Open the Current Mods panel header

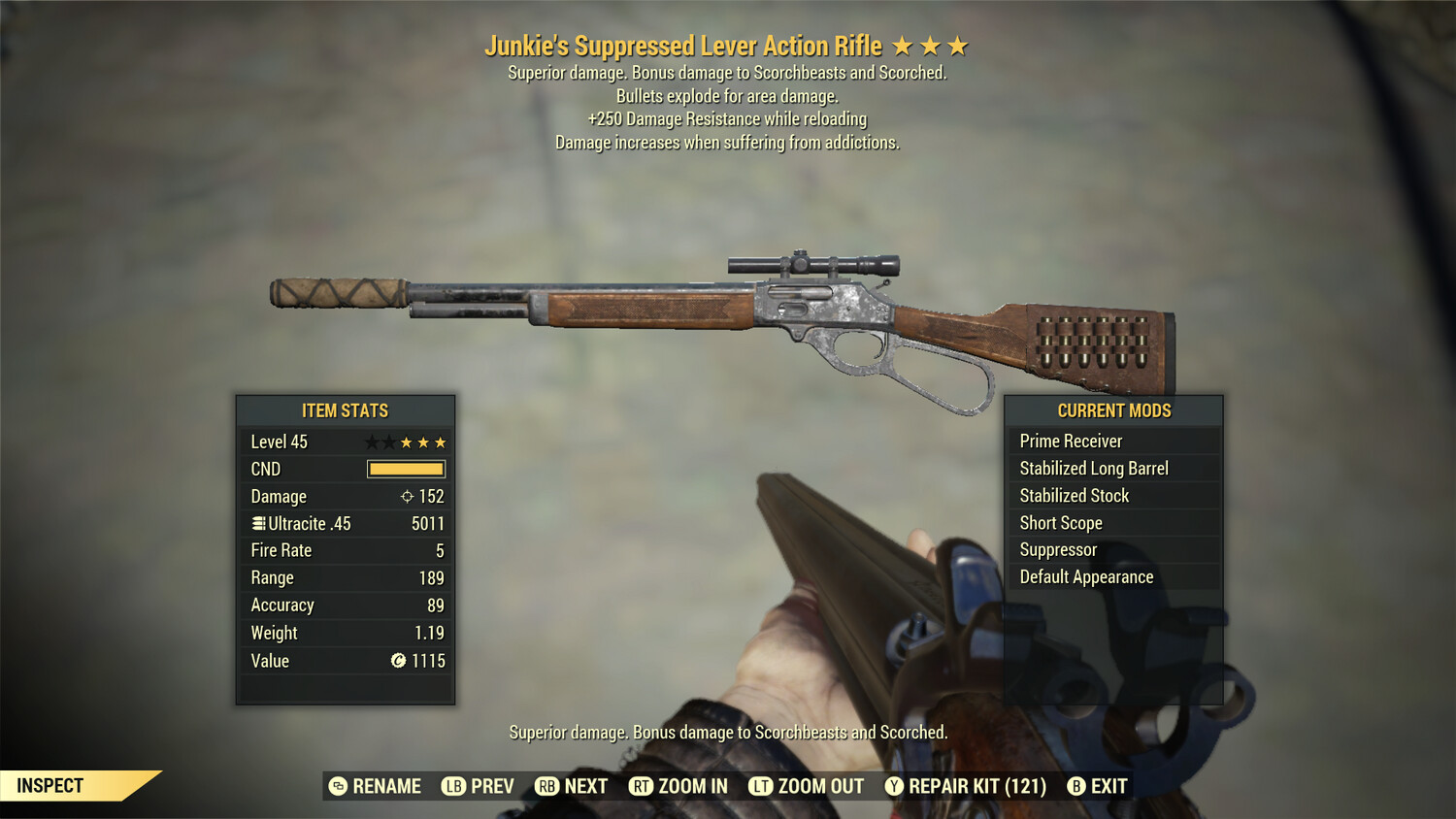1114,410
